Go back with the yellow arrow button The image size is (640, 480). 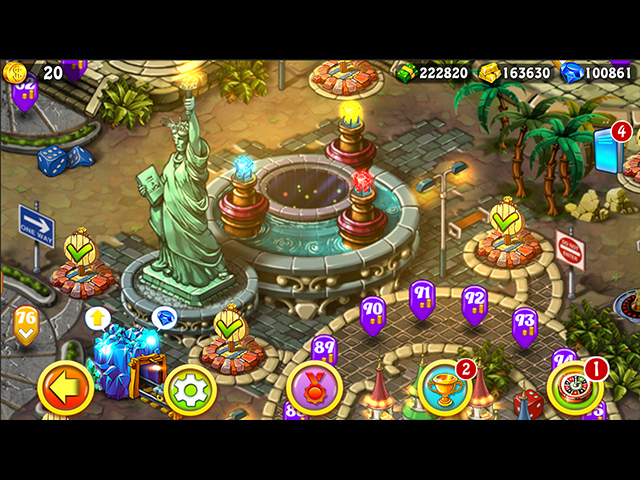[66, 388]
